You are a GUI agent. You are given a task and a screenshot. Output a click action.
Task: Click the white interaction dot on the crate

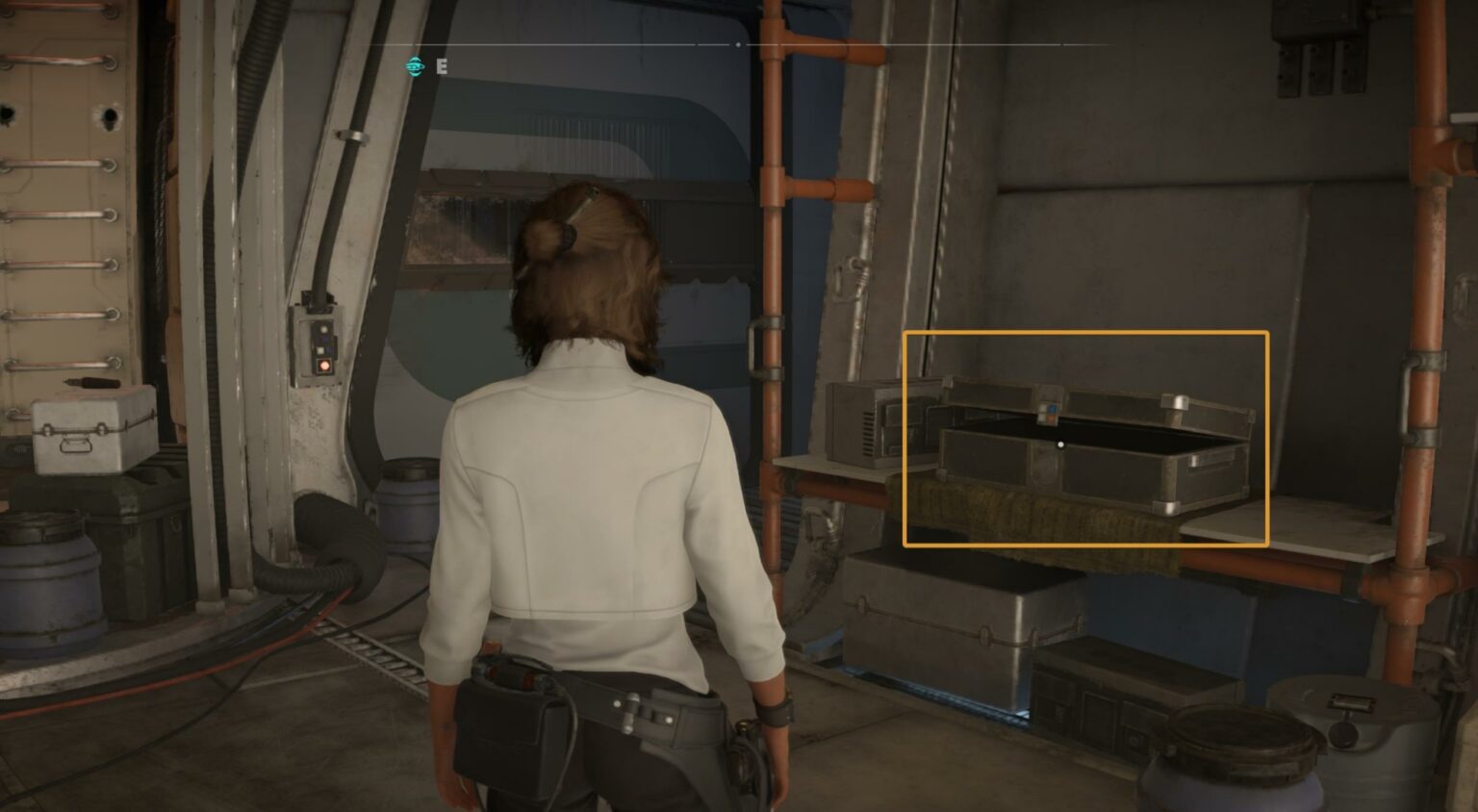pos(1060,444)
